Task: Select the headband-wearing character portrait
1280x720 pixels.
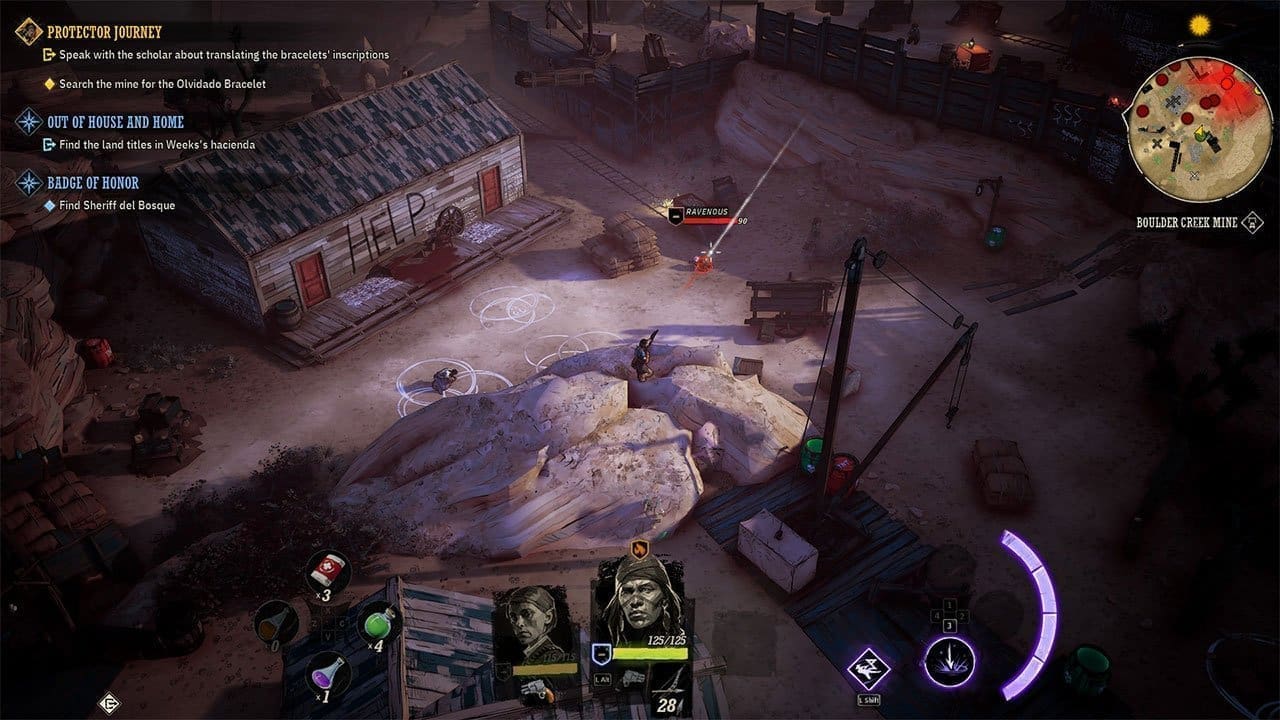Action: click(x=639, y=600)
